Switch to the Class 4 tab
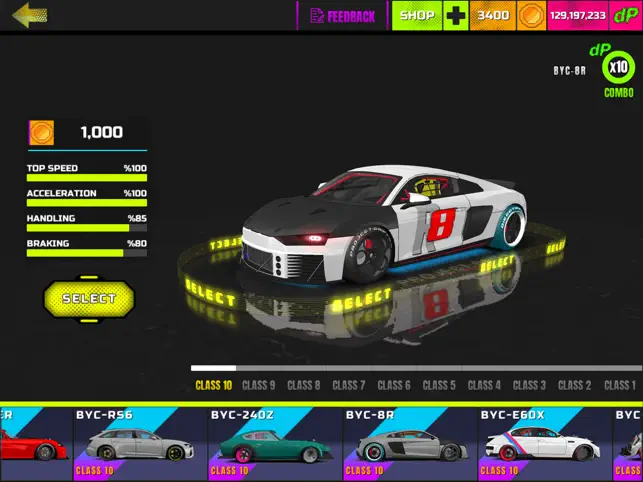This screenshot has height=482, width=643. pos(484,385)
